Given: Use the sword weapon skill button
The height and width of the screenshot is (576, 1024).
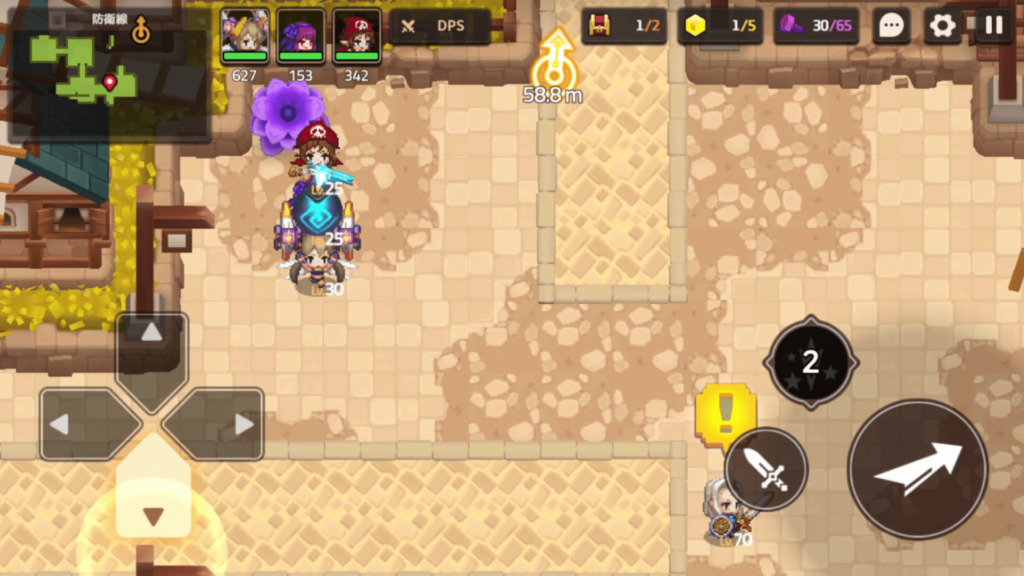Looking at the screenshot, I should 766,469.
